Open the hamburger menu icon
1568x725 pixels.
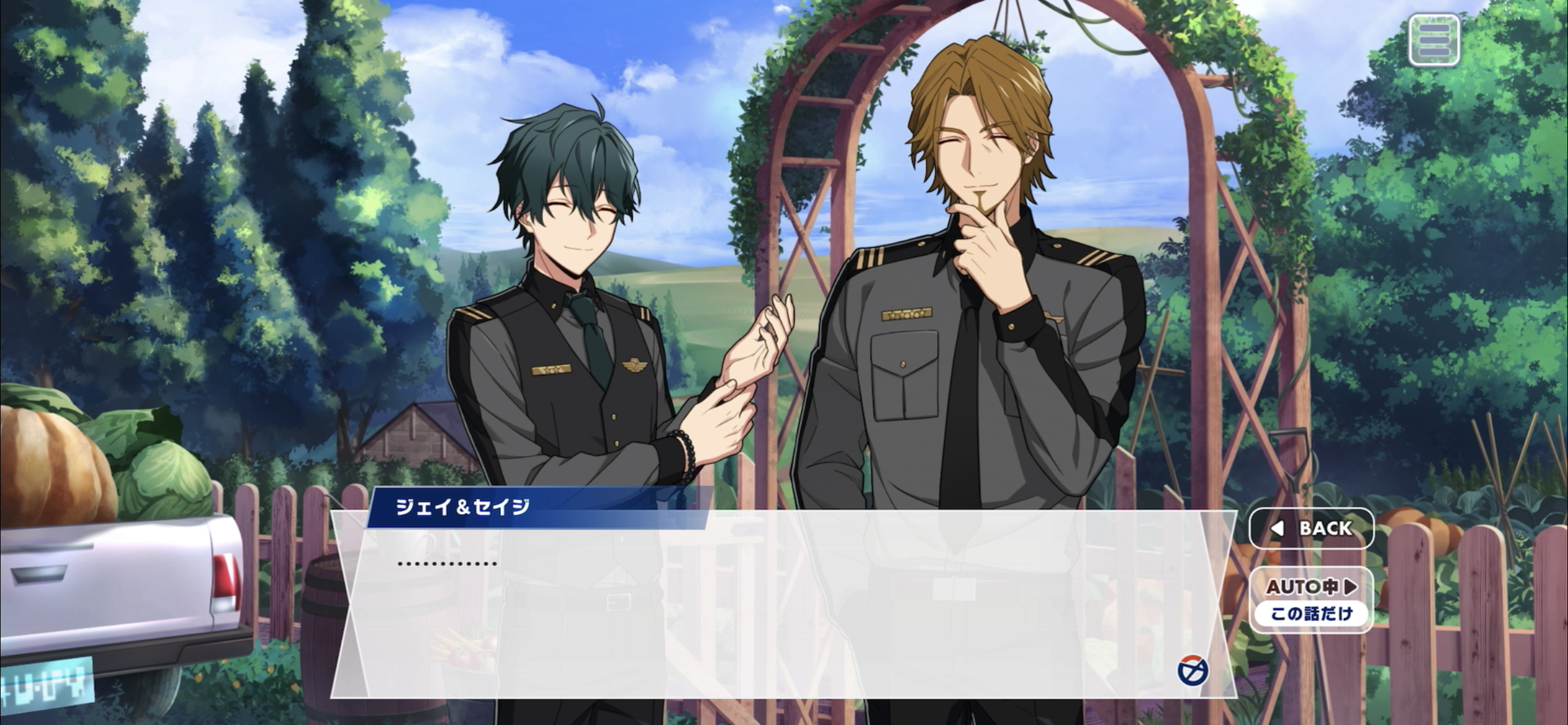point(1434,40)
